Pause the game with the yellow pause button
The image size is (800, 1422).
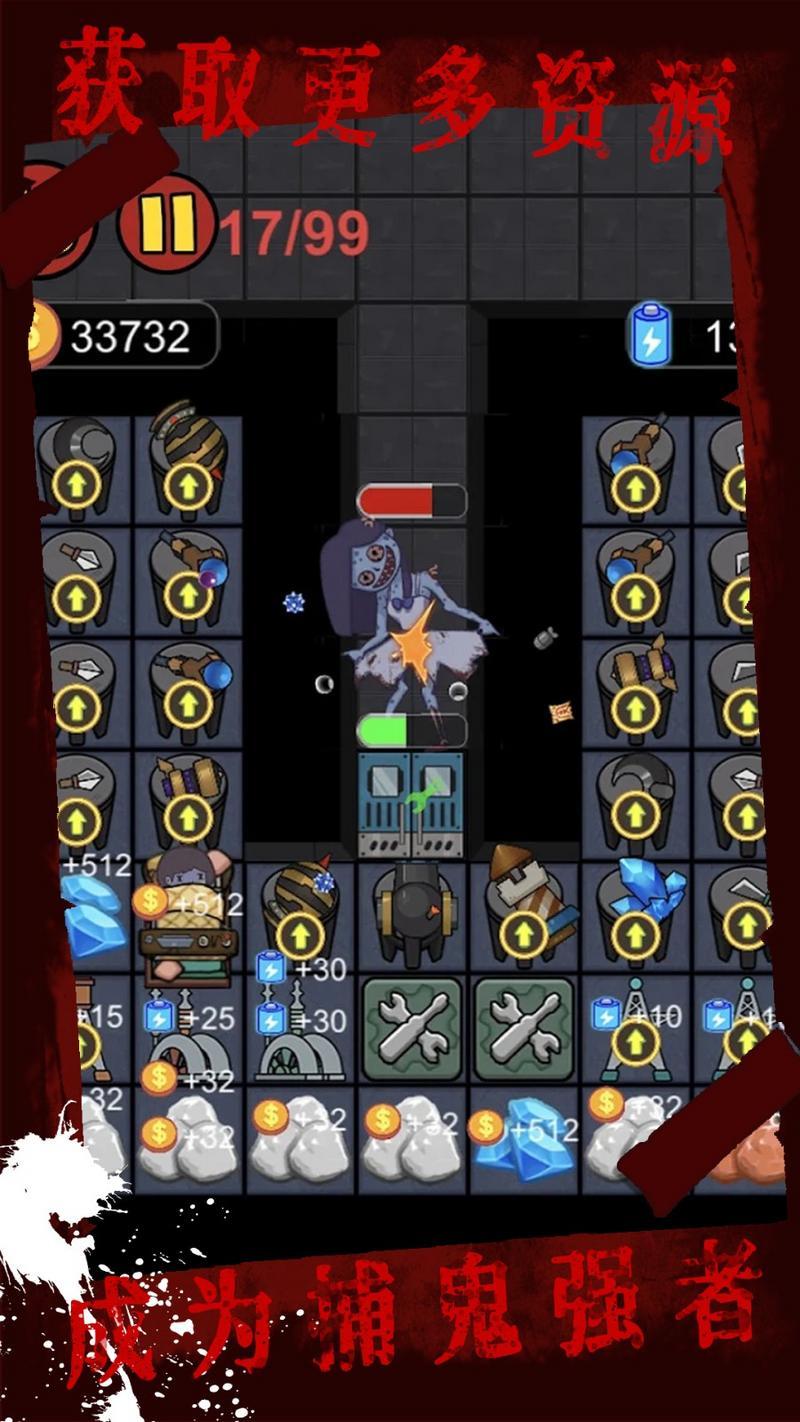(167, 223)
